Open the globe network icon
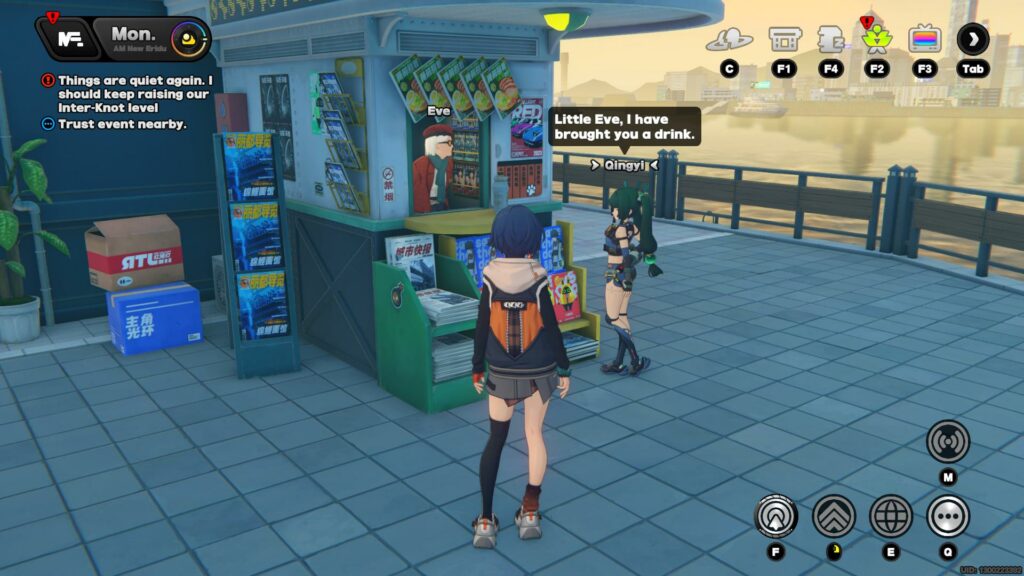This screenshot has height=576, width=1024. (891, 516)
